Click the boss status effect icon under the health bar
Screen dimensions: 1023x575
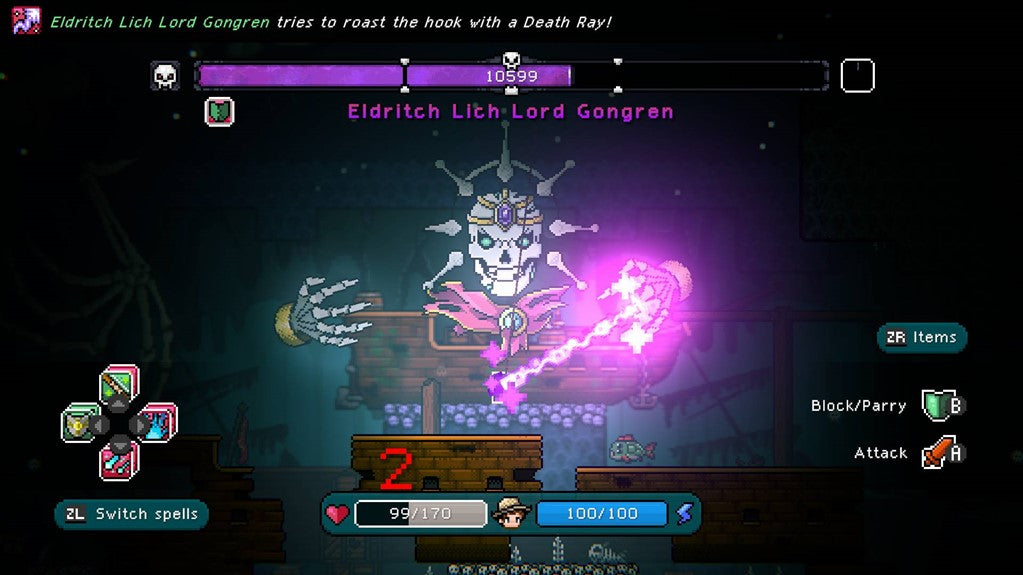point(219,111)
